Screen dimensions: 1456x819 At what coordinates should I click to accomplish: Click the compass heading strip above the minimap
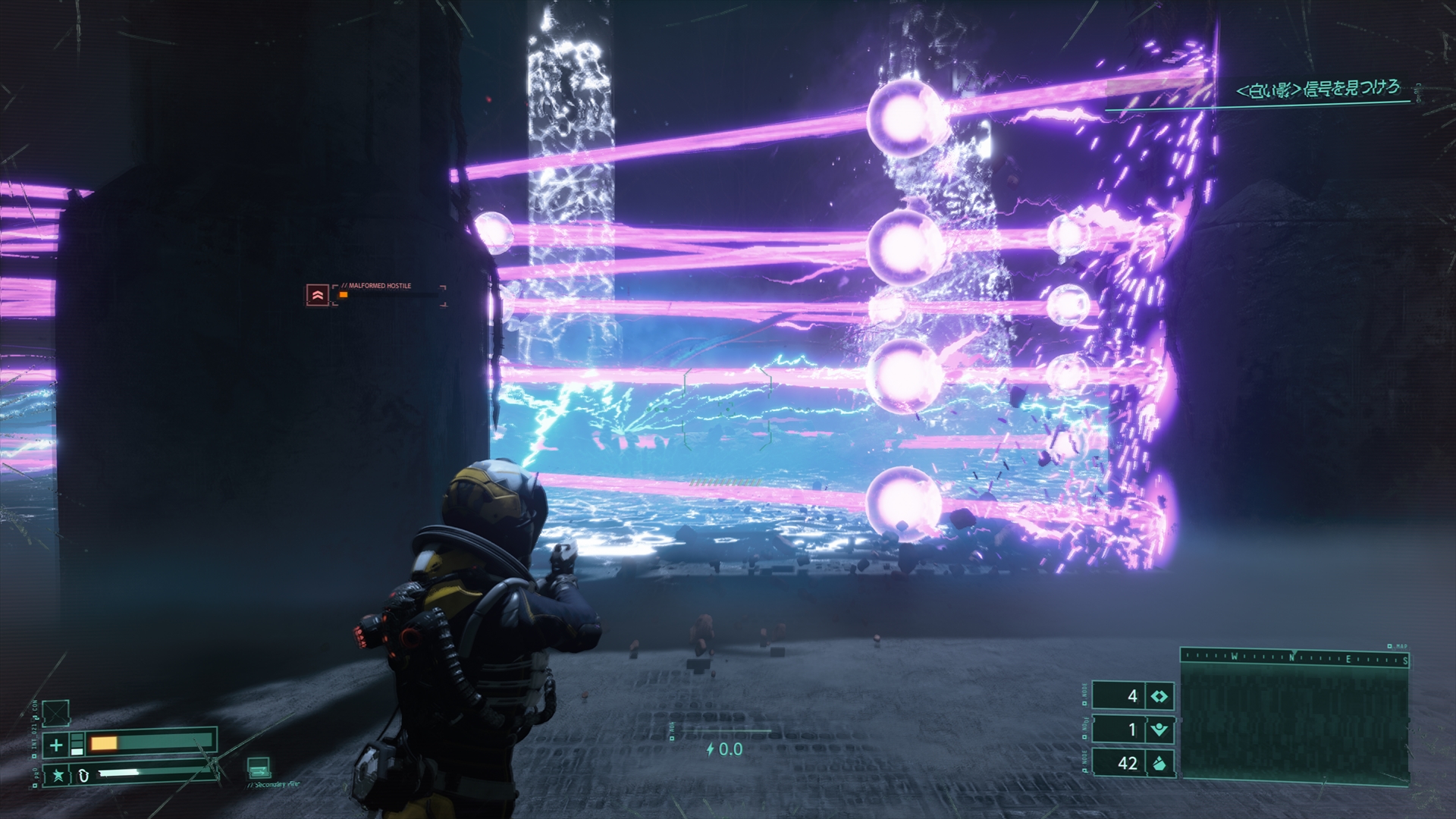[1294, 658]
